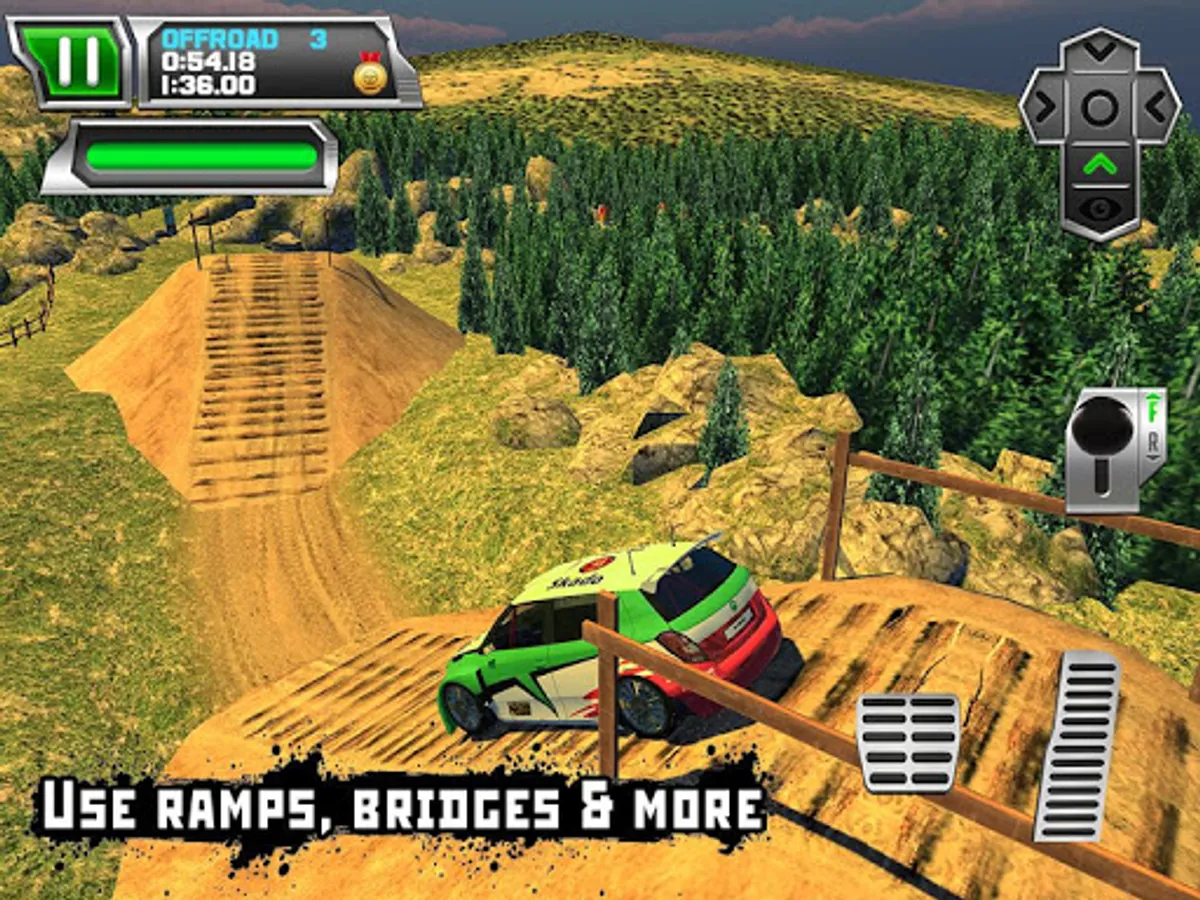Activate the green up-chevron camera button
1200x900 pixels.
tap(1099, 165)
